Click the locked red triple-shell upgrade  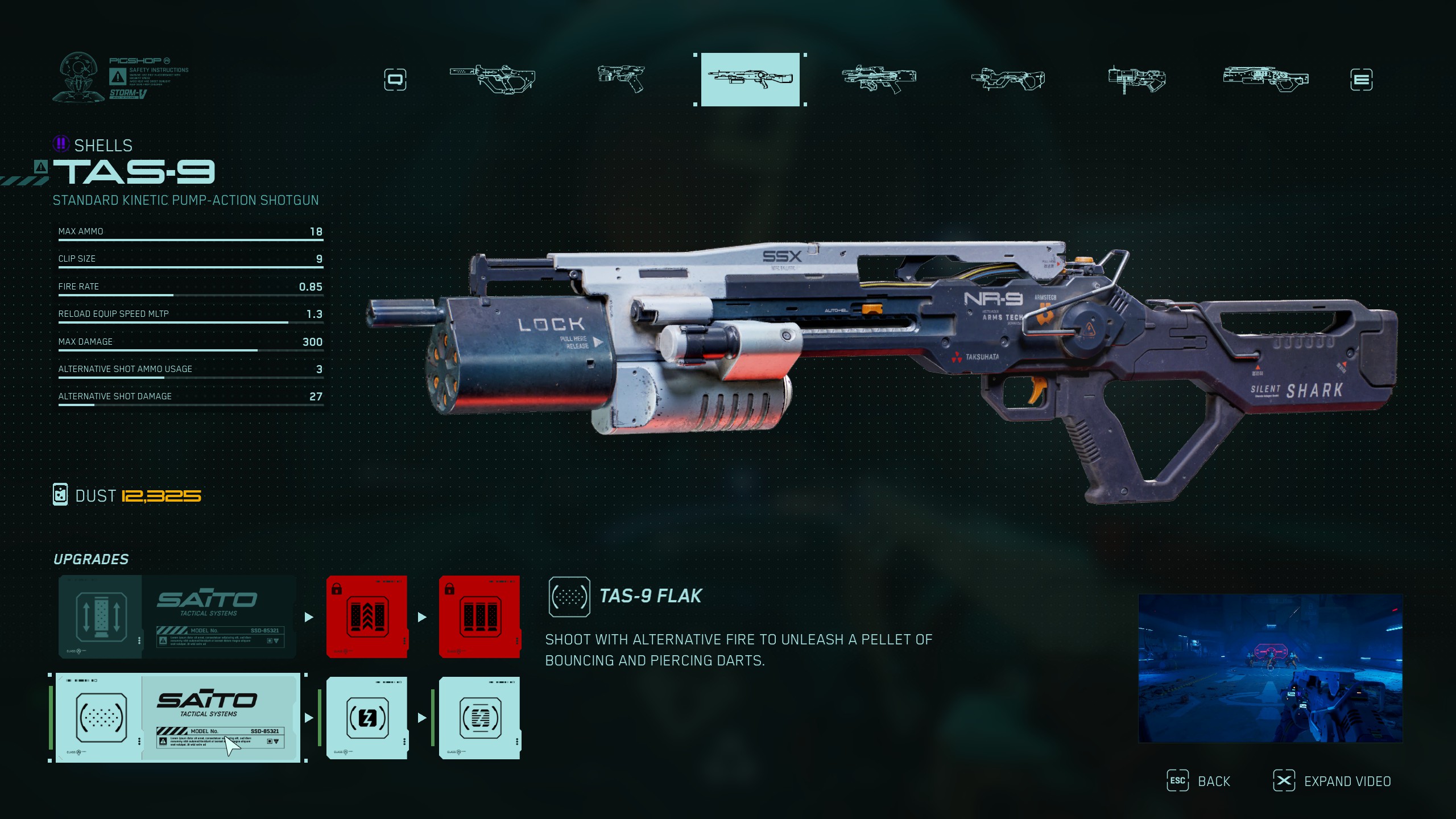pos(479,617)
